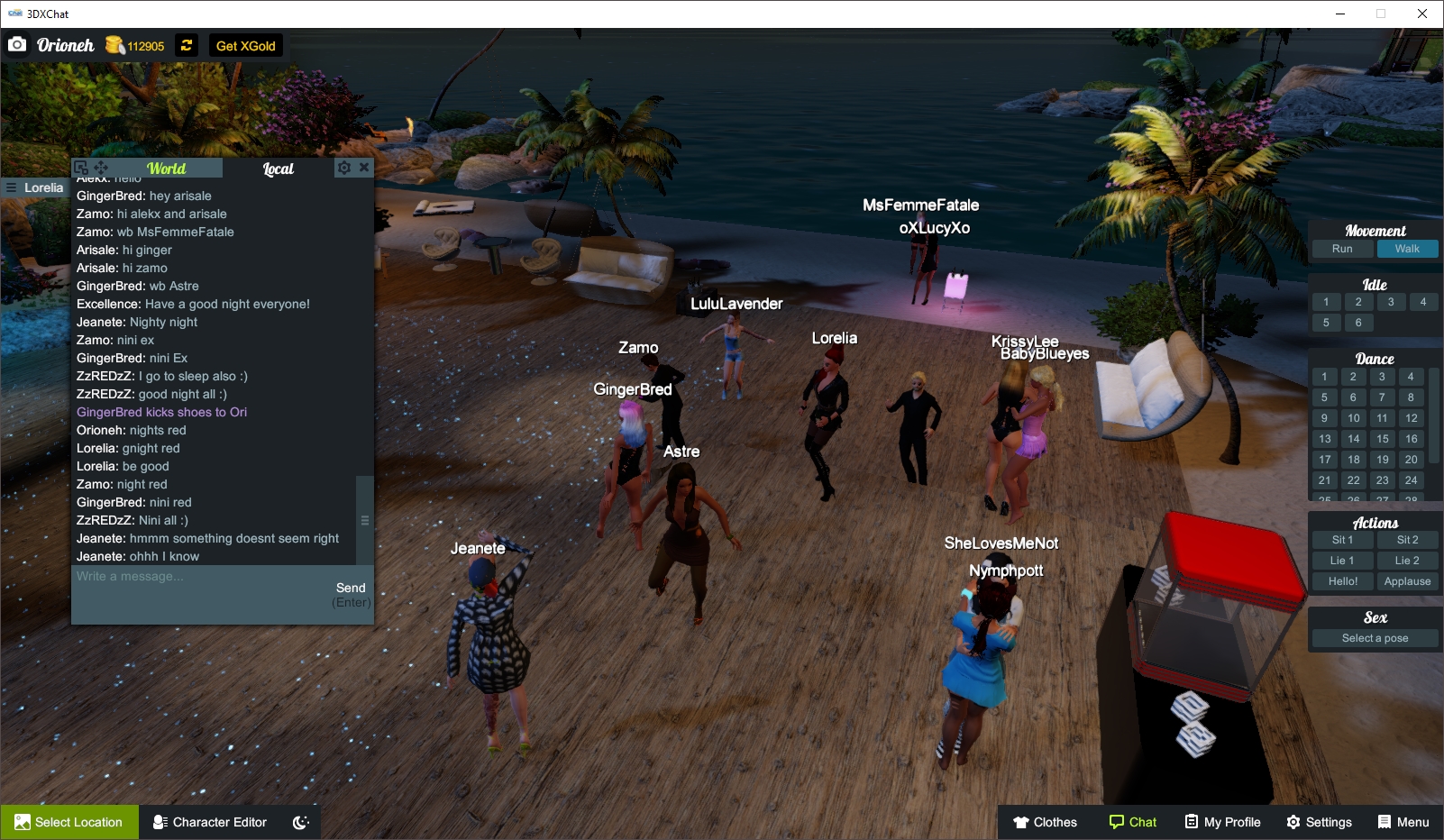Expand the Lorelia side panel
1444x840 pixels.
coord(11,187)
